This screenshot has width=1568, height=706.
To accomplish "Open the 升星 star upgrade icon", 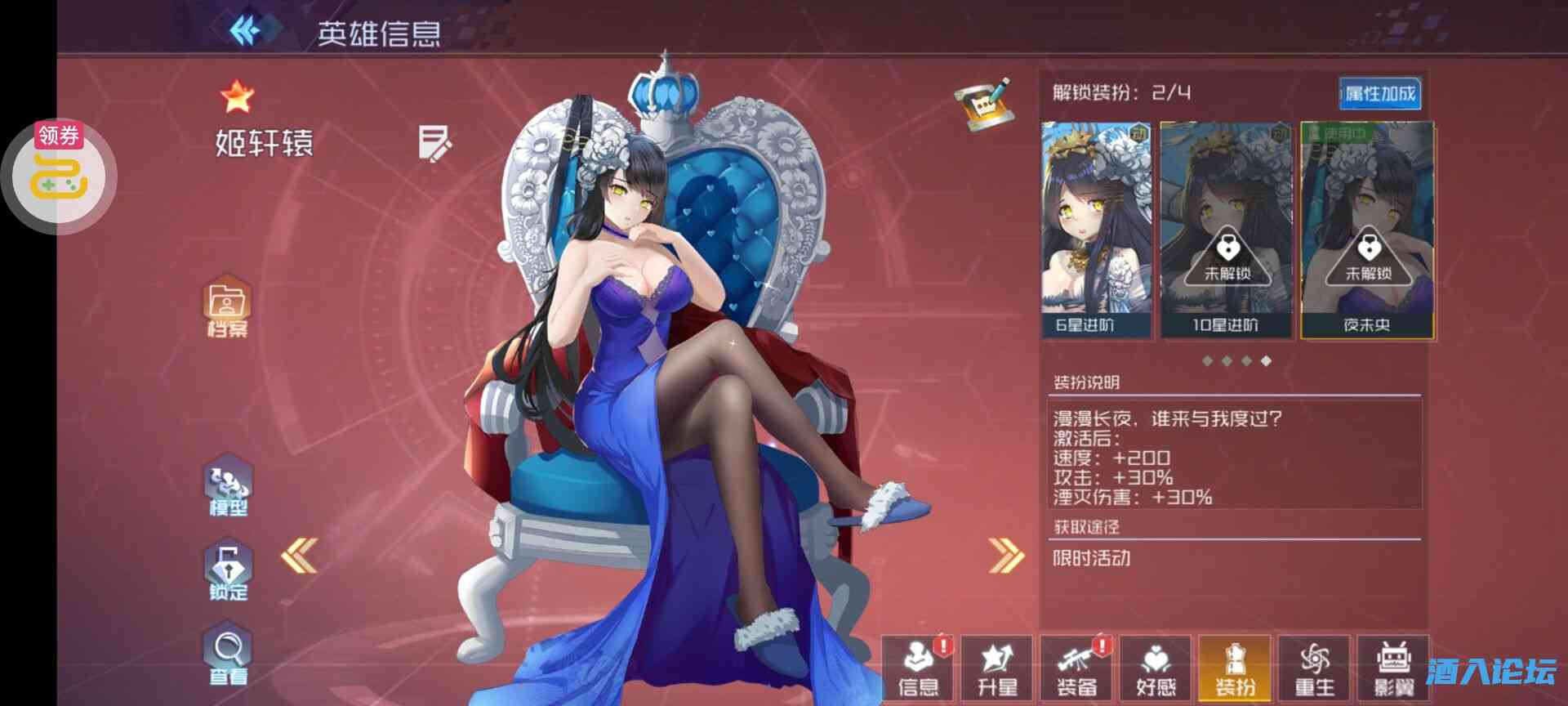I will [x=998, y=666].
